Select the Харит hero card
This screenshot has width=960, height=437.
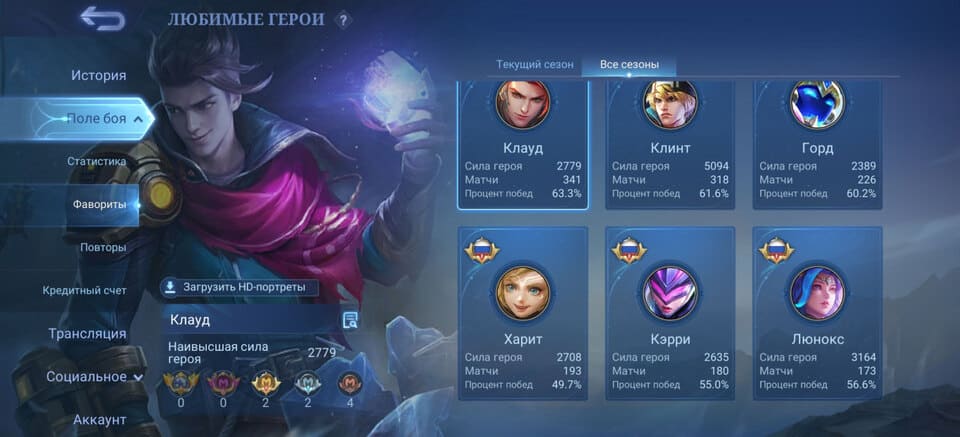(x=523, y=313)
